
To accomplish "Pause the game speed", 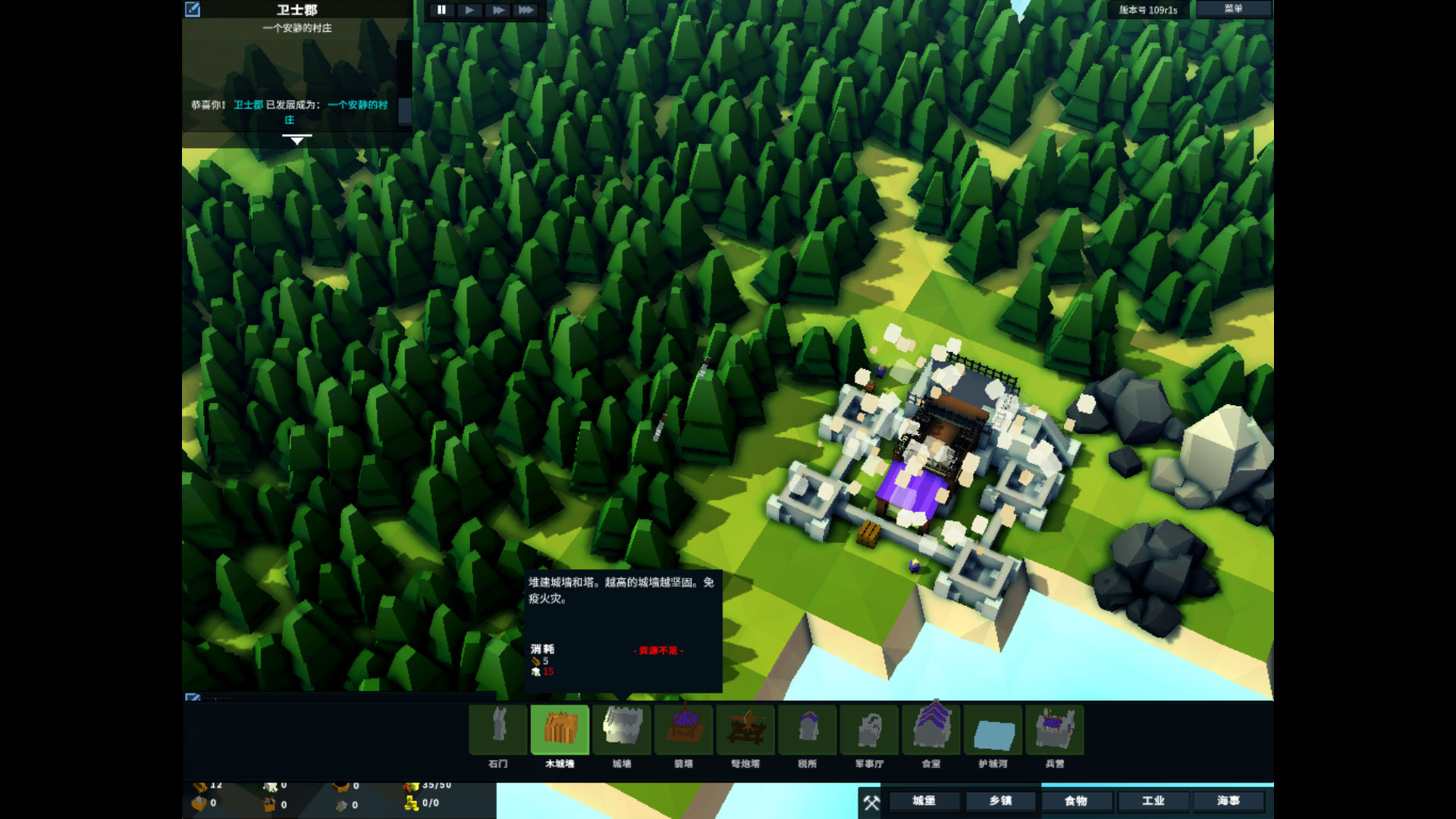I will click(x=441, y=10).
